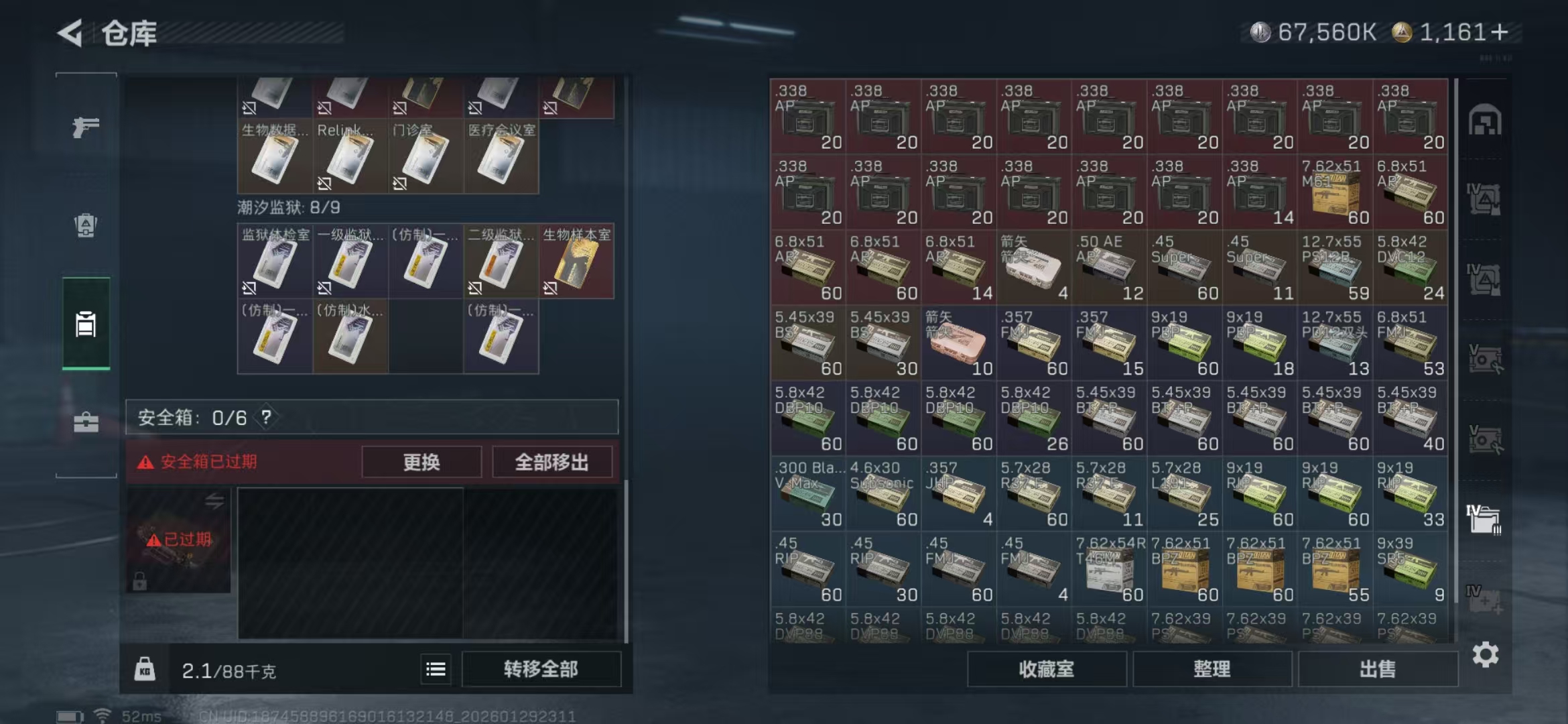This screenshot has height=724, width=1568.
Task: Open the briefcase icon at bottom left sidebar
Action: pyautogui.click(x=85, y=422)
